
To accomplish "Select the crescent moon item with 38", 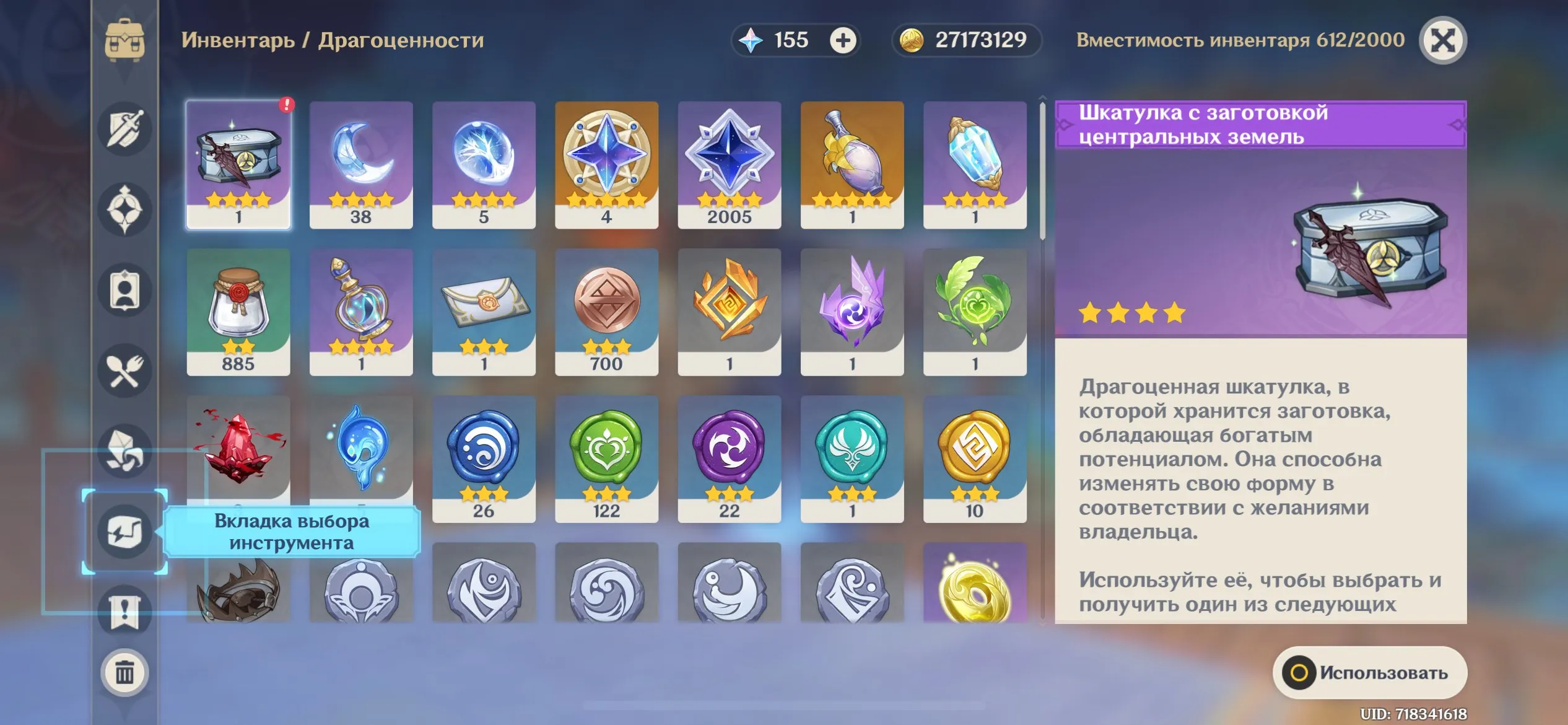I will click(x=361, y=165).
